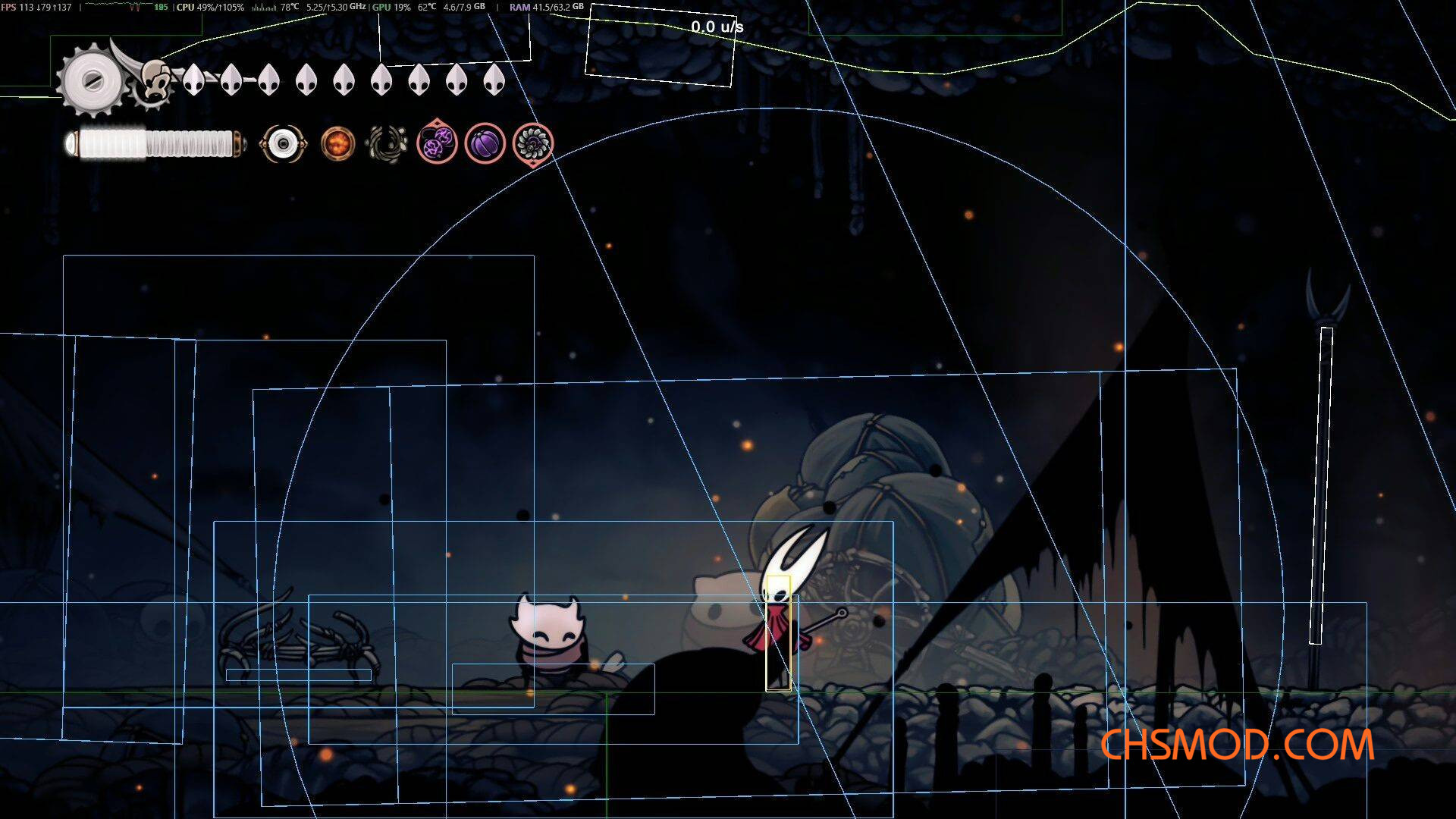The width and height of the screenshot is (1456, 819).
Task: Select the purple pimpillo fruit tool icon
Action: [485, 143]
